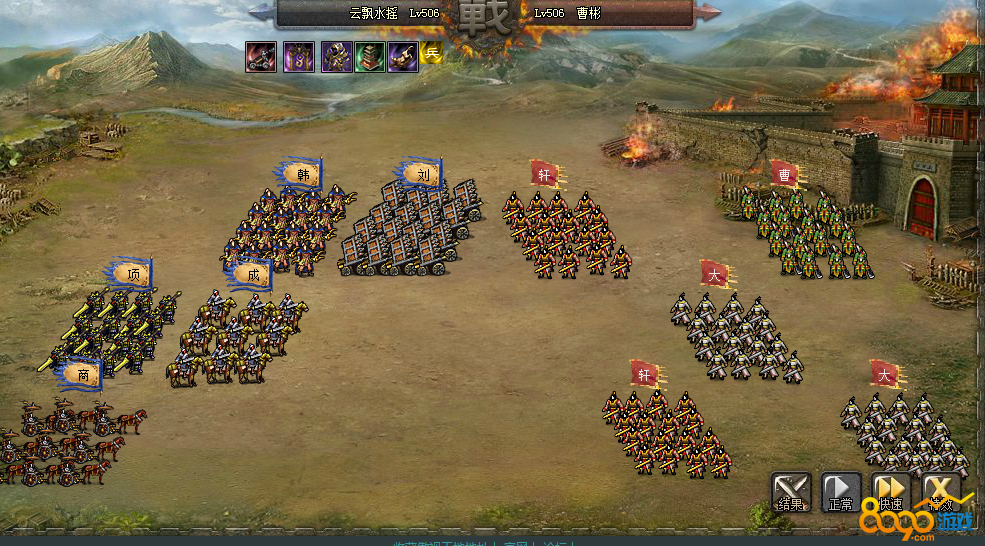
Task: Click the purple banner skill icon
Action: [298, 57]
